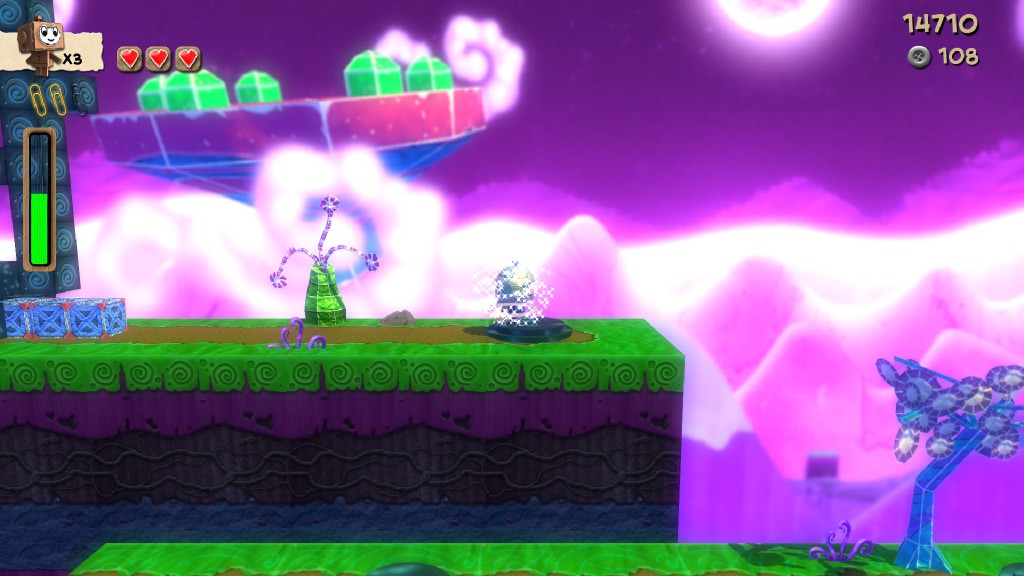1024x576 pixels.
Task: Select the gold paperclips icon
Action: click(x=44, y=99)
